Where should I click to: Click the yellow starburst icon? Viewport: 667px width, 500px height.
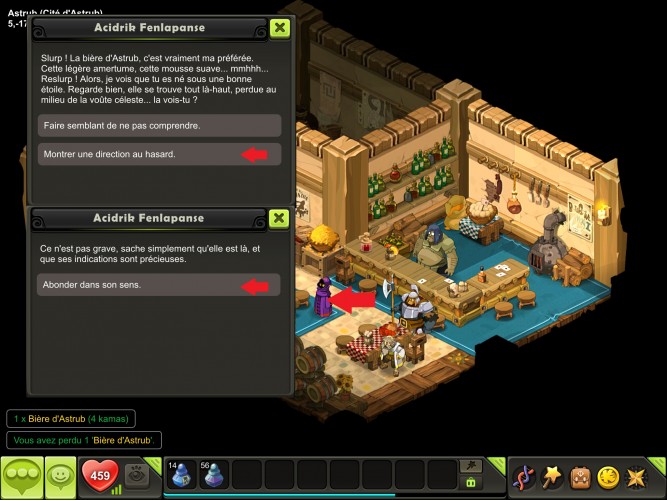pyautogui.click(x=636, y=476)
